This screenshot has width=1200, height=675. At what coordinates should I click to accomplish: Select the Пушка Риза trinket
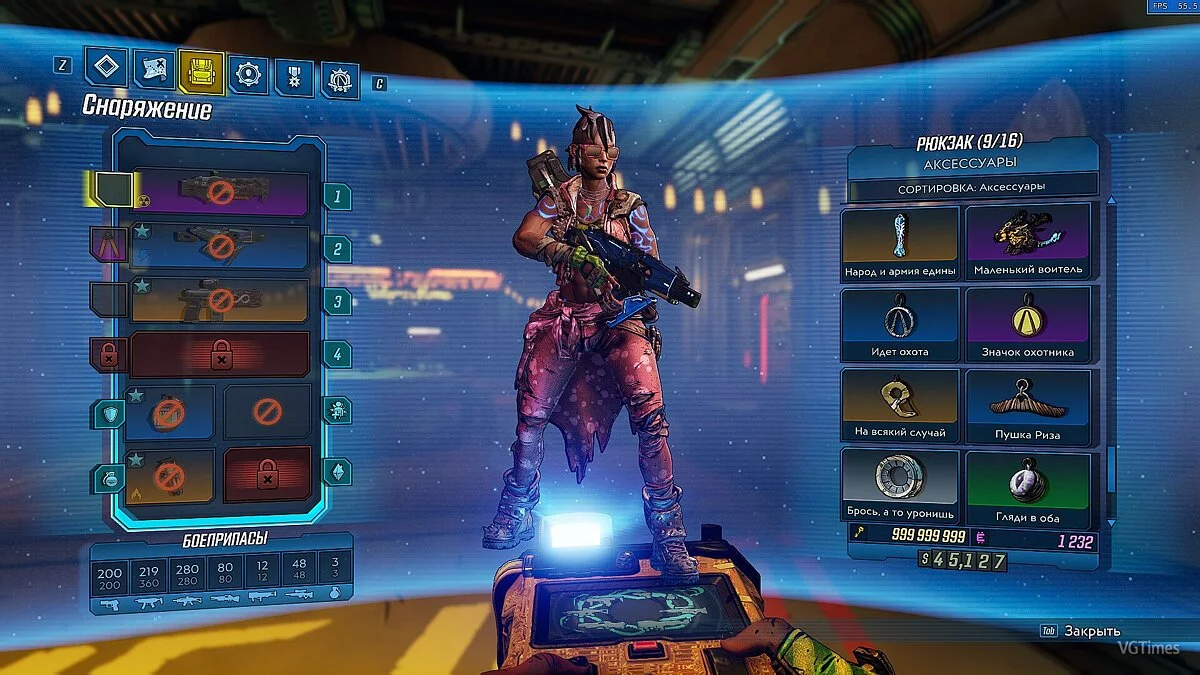pos(1026,406)
